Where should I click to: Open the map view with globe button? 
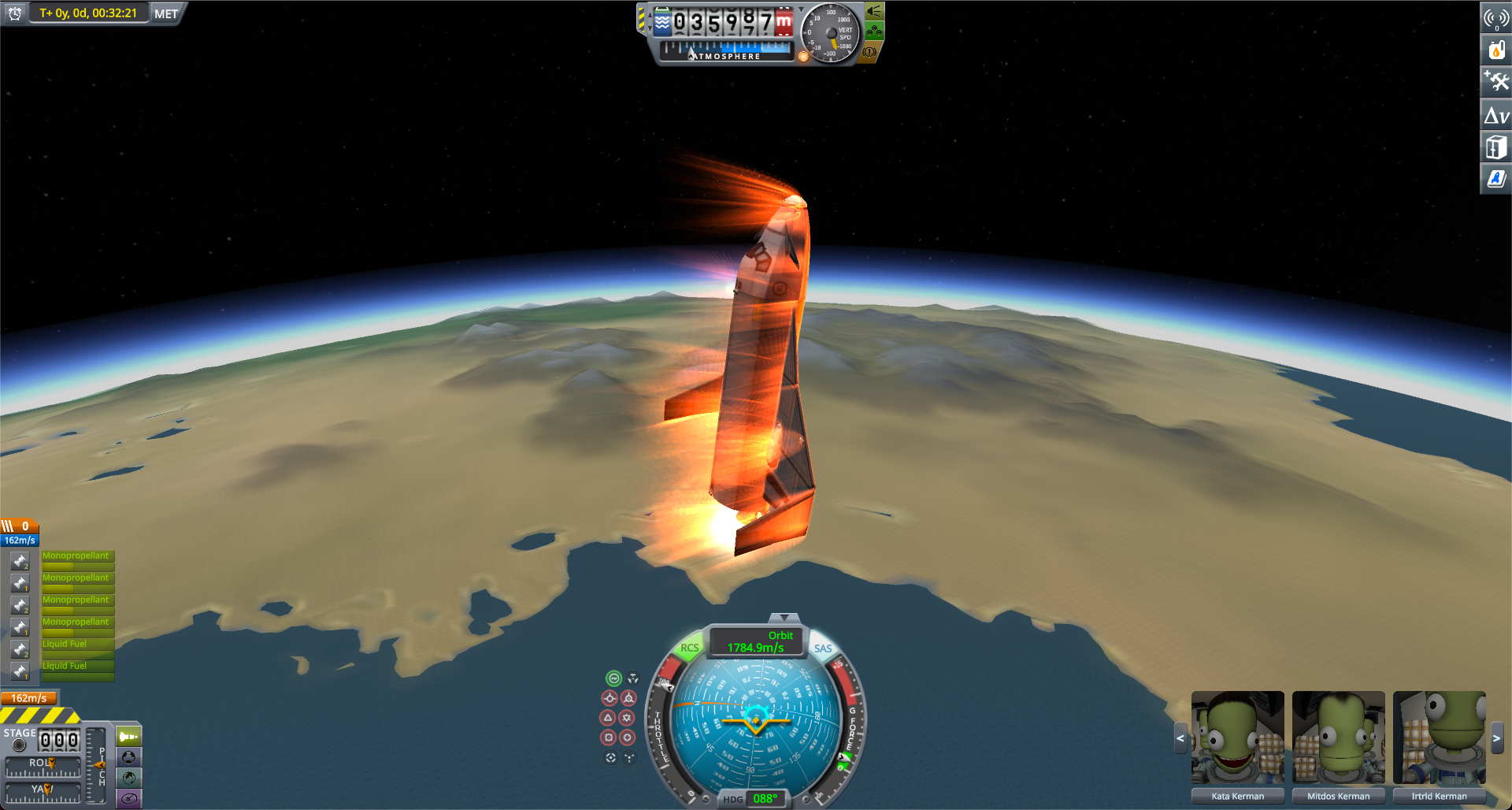point(129,778)
